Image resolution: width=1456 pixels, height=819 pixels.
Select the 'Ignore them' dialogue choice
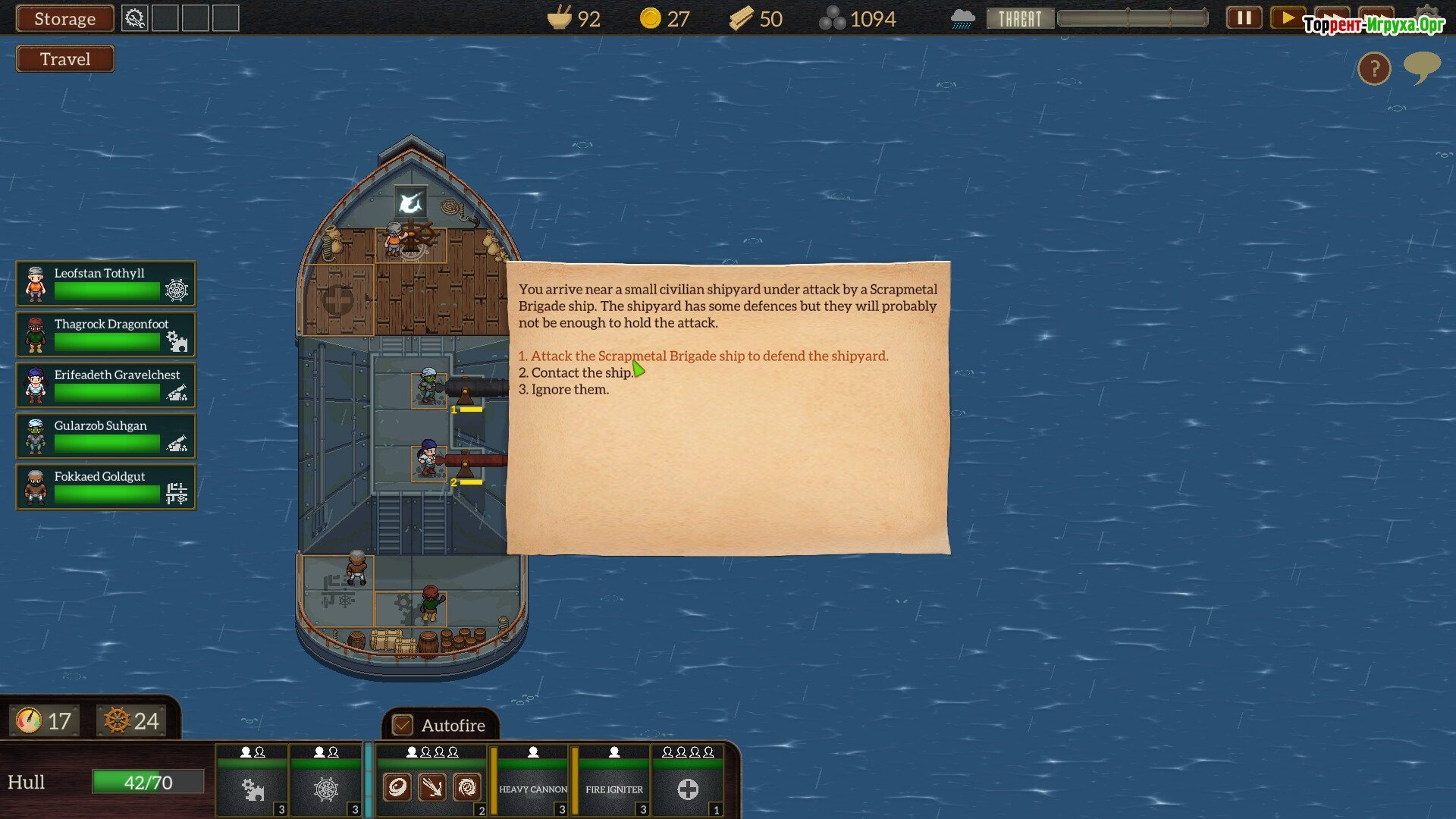563,389
